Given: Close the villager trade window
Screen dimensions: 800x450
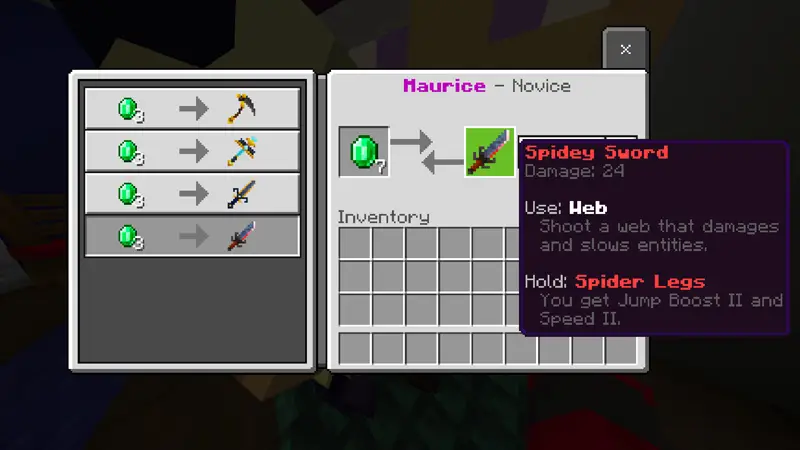Looking at the screenshot, I should [625, 49].
